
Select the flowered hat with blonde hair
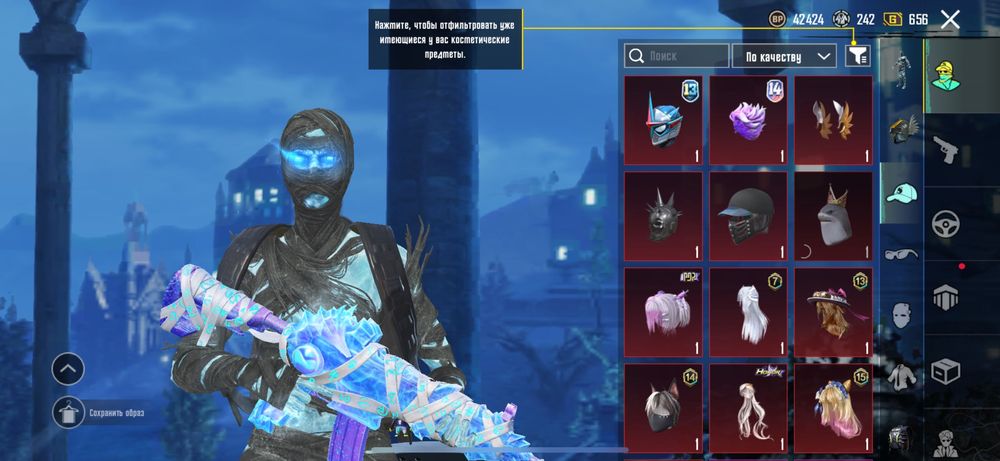click(833, 311)
